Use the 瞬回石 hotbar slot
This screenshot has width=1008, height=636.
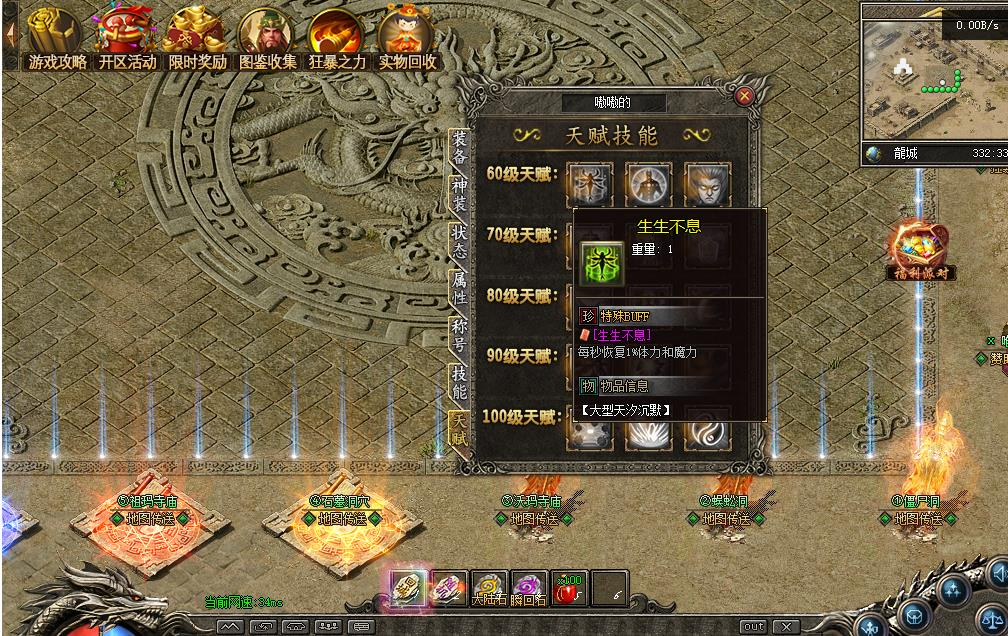pyautogui.click(x=529, y=589)
